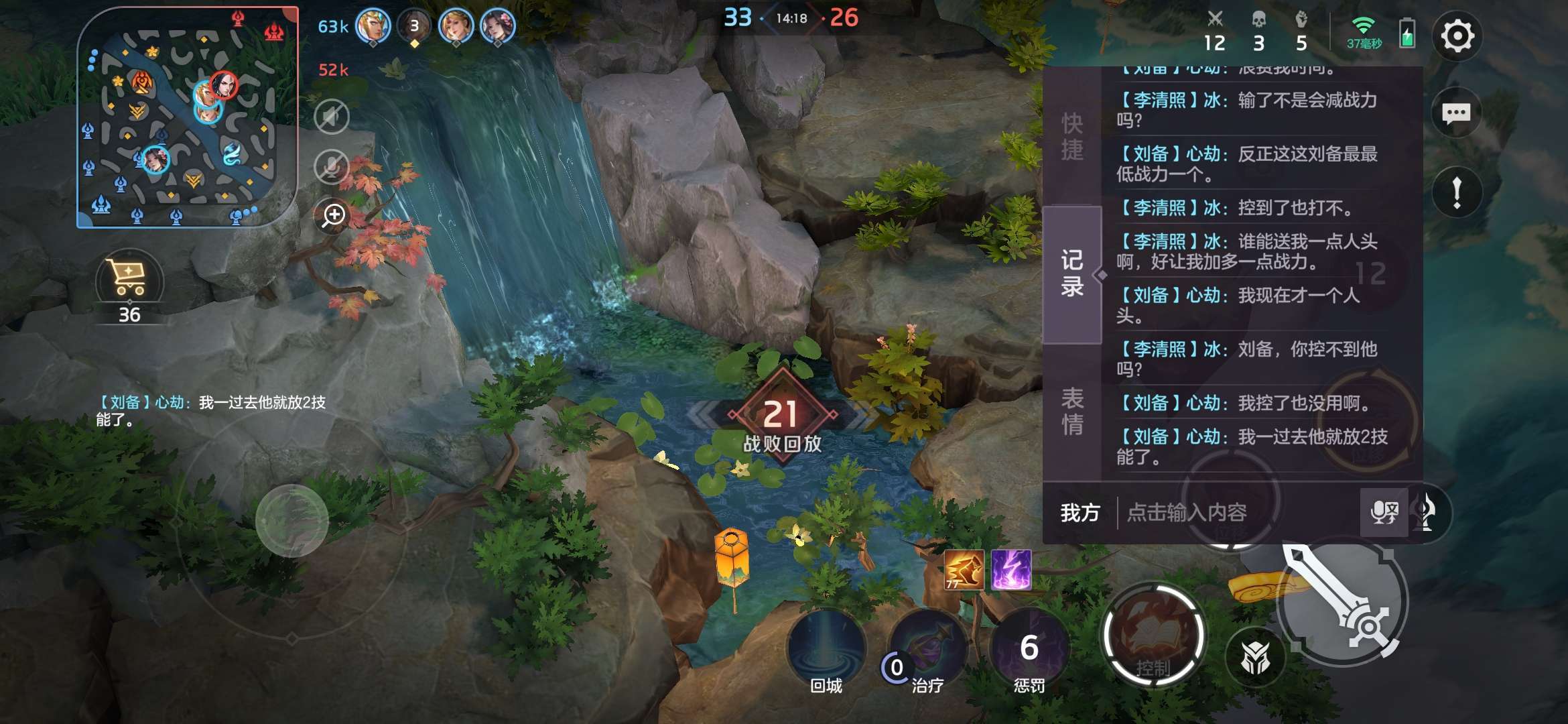Tap the exclamation signal button

coord(1456,192)
